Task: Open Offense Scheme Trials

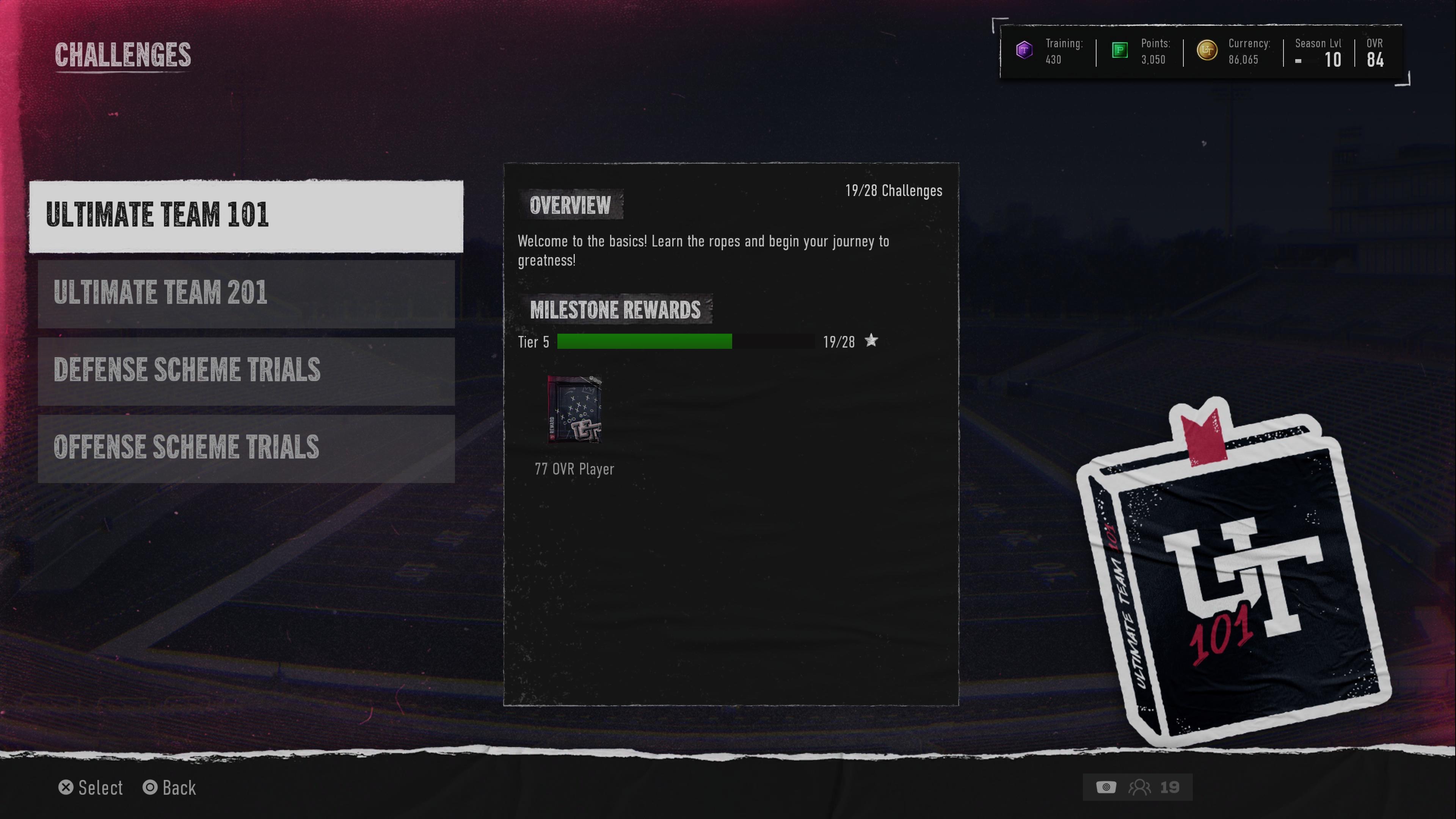Action: point(246,448)
